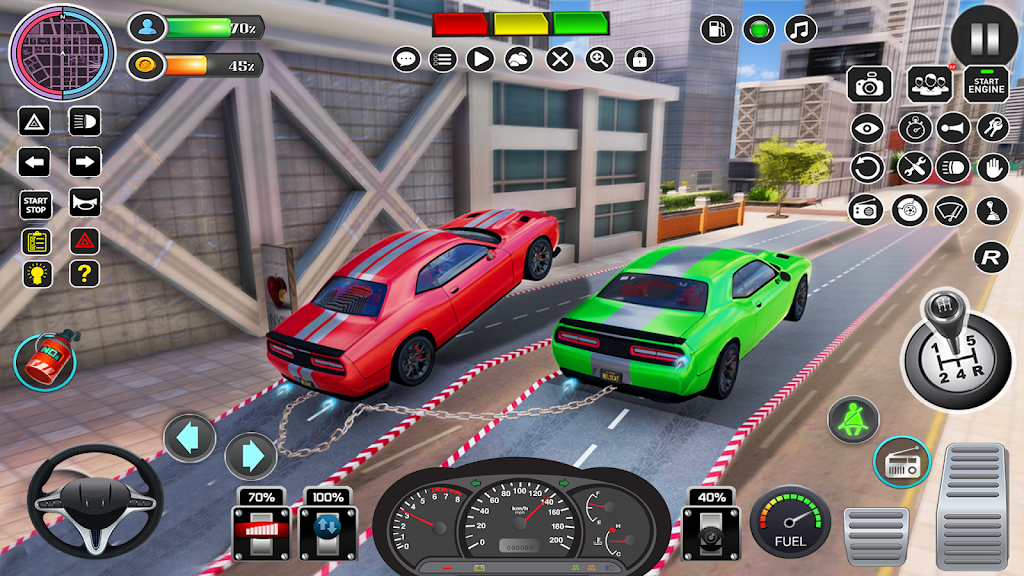Activate the right arrow turn signal

point(85,162)
